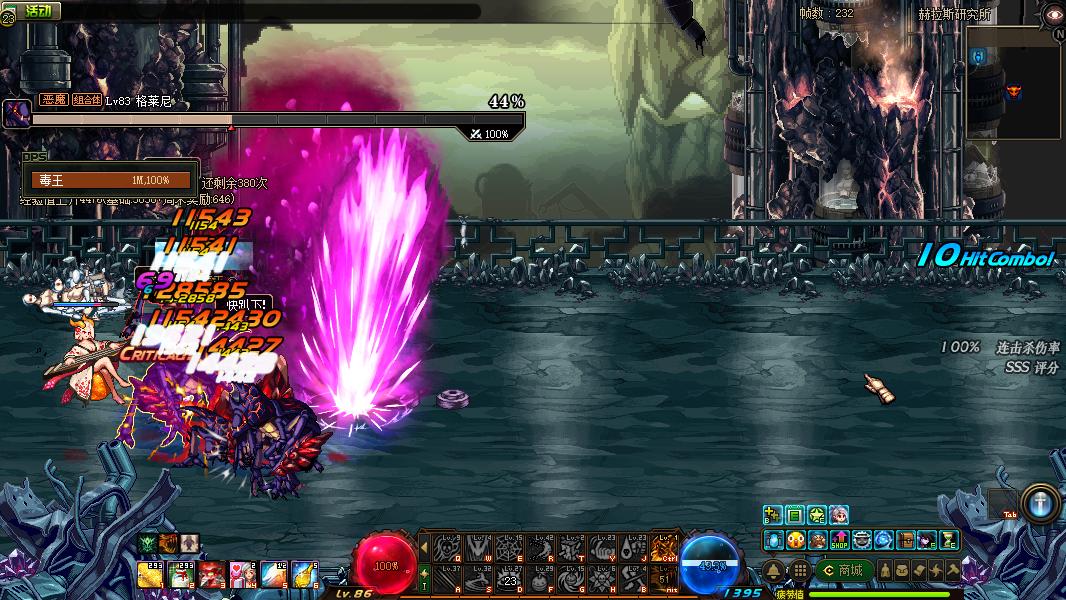Activate the glowing sword orb button
1066x600 pixels.
point(1038,502)
